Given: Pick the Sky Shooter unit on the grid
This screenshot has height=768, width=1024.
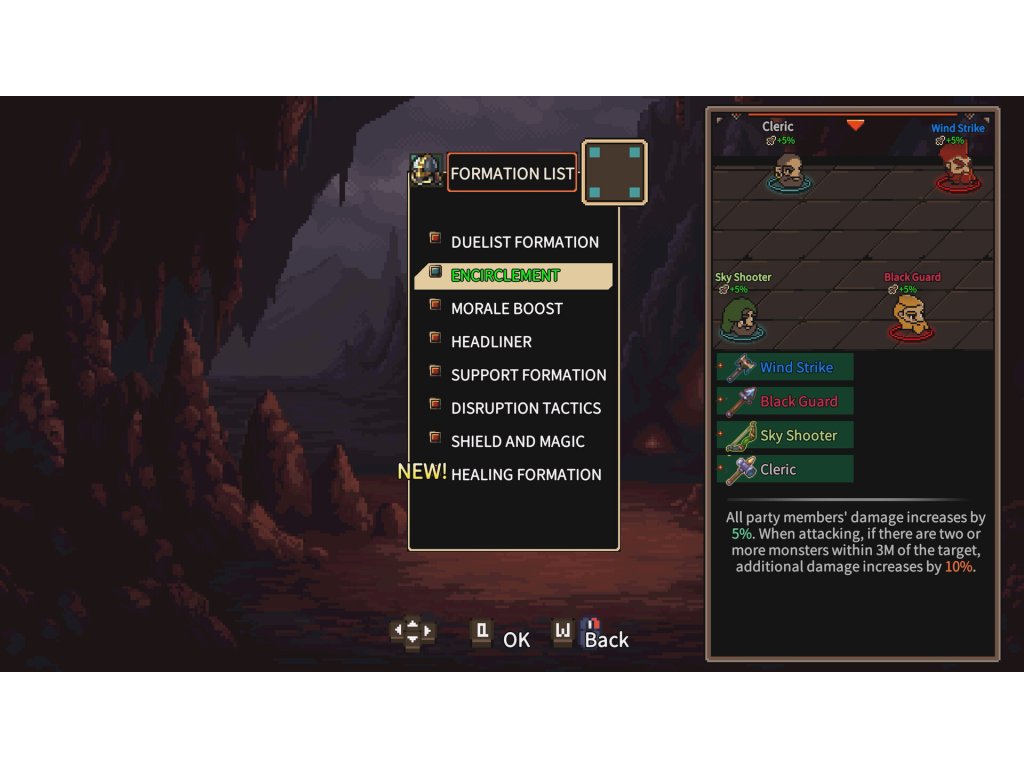Looking at the screenshot, I should pyautogui.click(x=741, y=318).
